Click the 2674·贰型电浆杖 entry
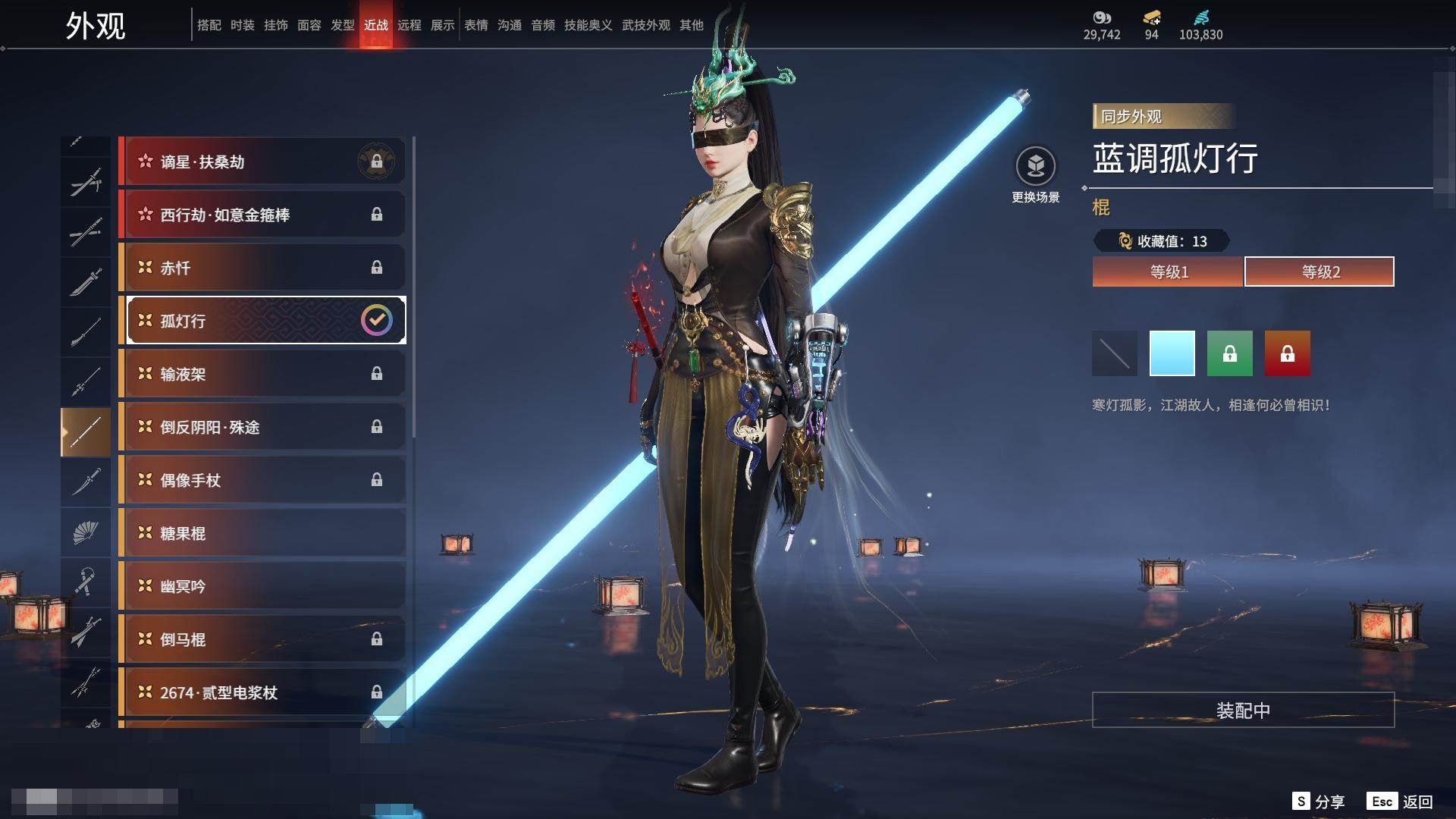The image size is (1456, 819). (262, 692)
